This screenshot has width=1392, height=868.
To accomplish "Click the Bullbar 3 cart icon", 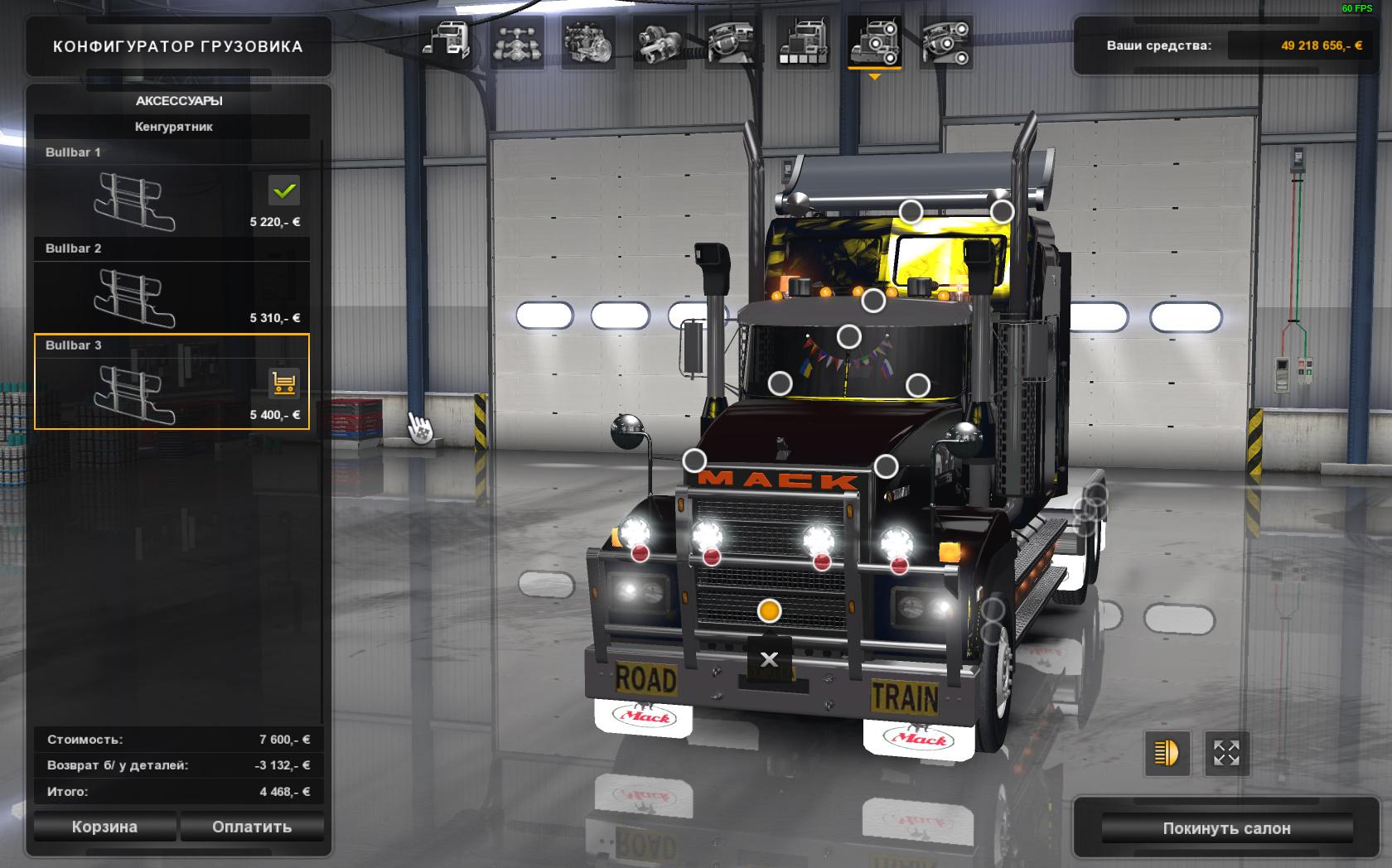I will pyautogui.click(x=284, y=383).
